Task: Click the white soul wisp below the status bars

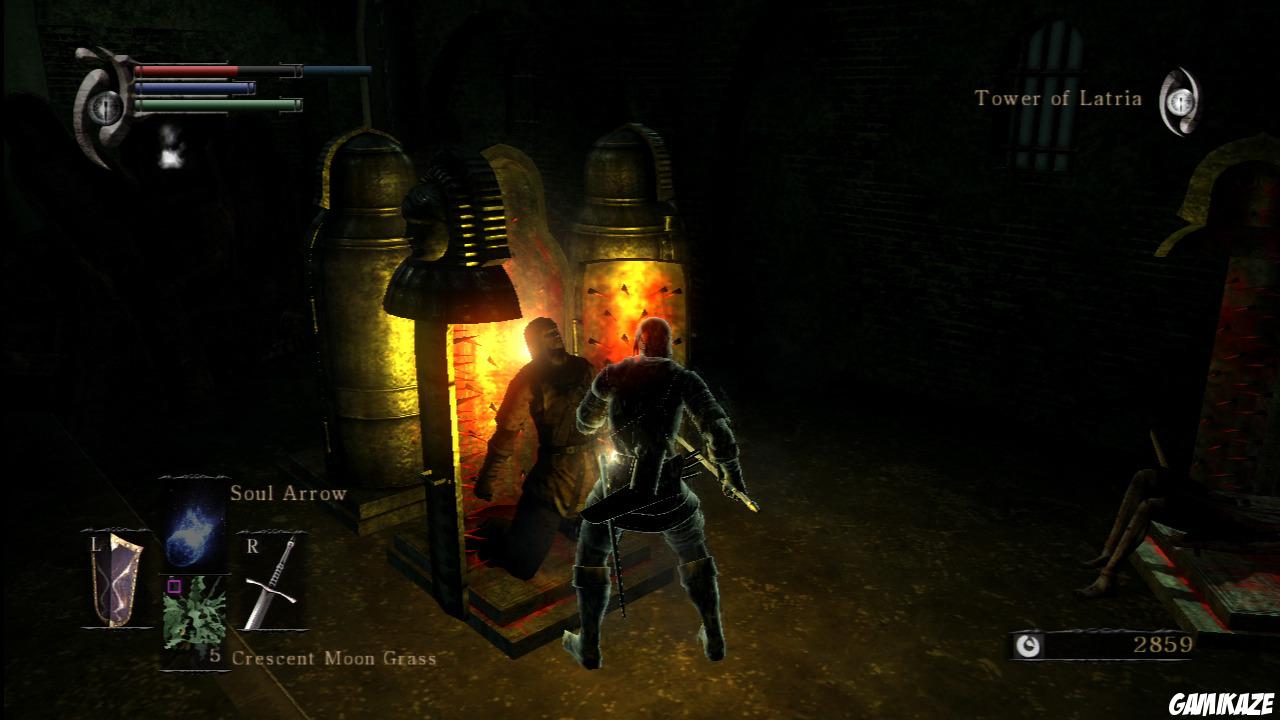Action: 172,155
